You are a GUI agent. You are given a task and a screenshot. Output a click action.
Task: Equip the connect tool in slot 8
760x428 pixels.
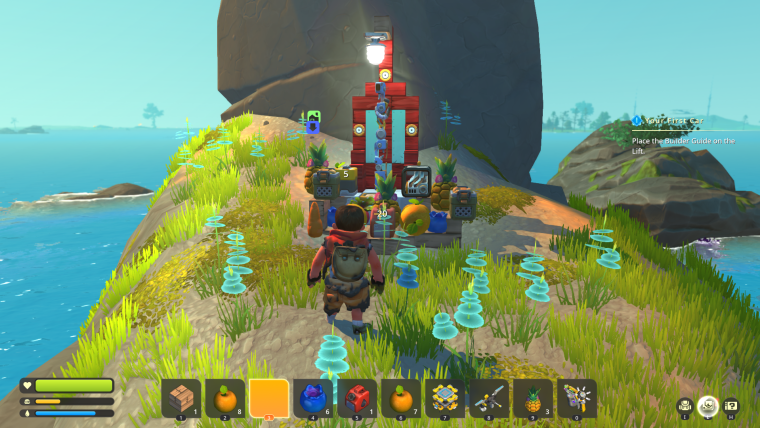coord(489,398)
